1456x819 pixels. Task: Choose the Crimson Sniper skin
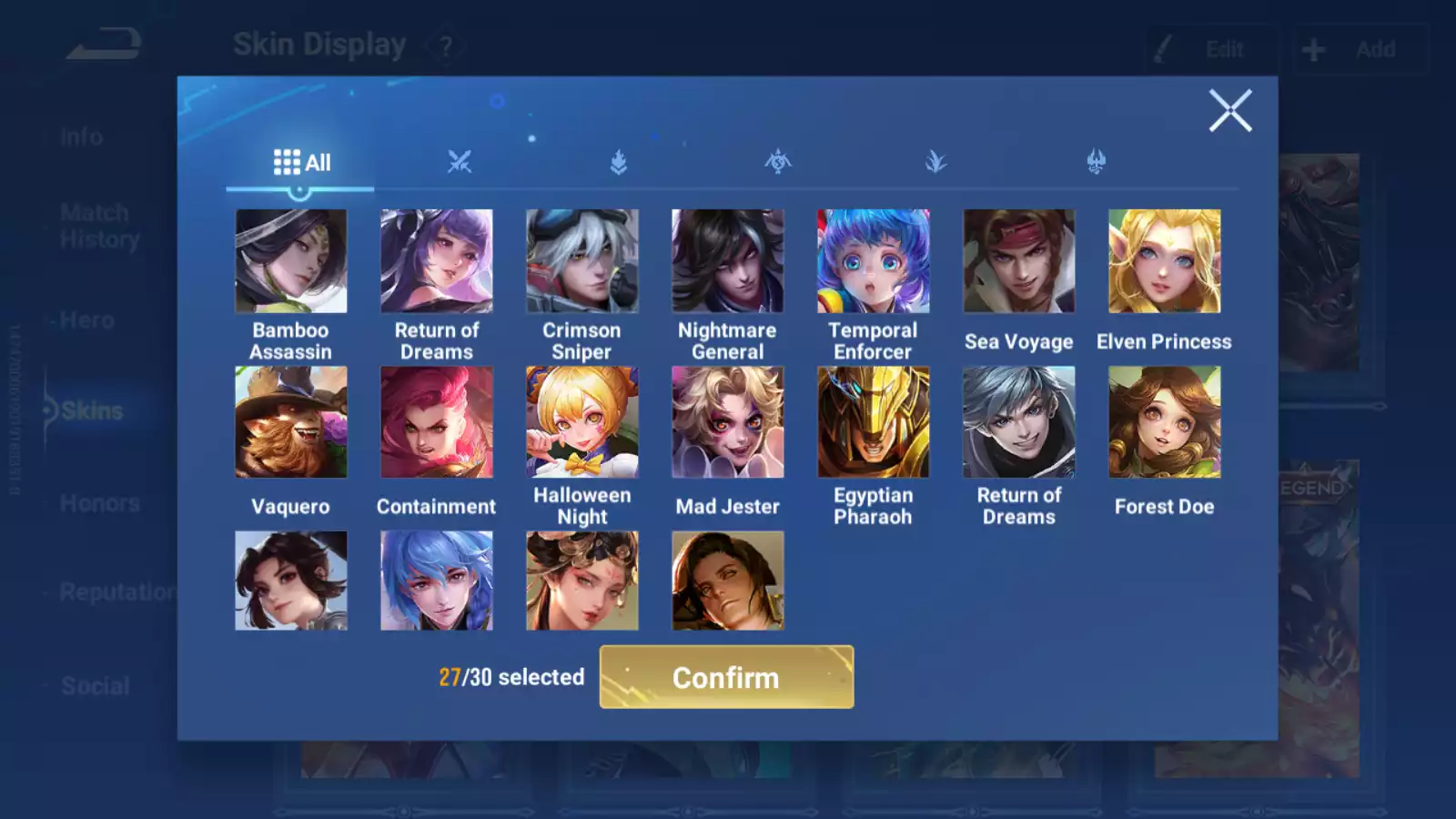click(582, 262)
